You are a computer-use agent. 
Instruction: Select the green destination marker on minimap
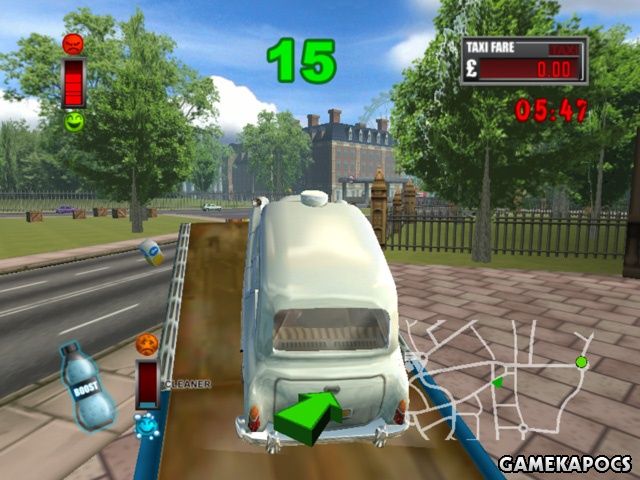click(x=581, y=361)
